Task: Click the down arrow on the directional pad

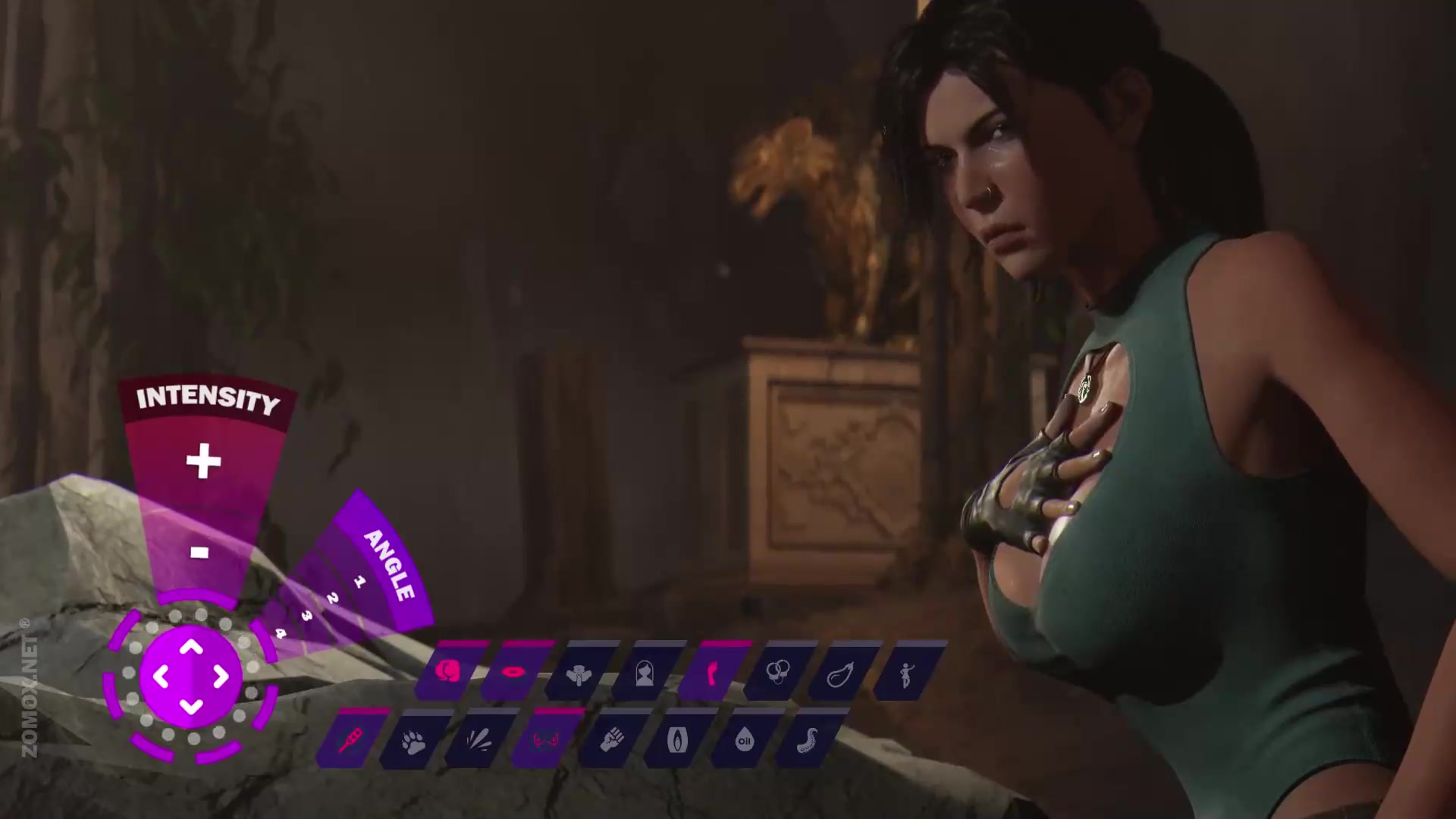Action: [x=191, y=707]
